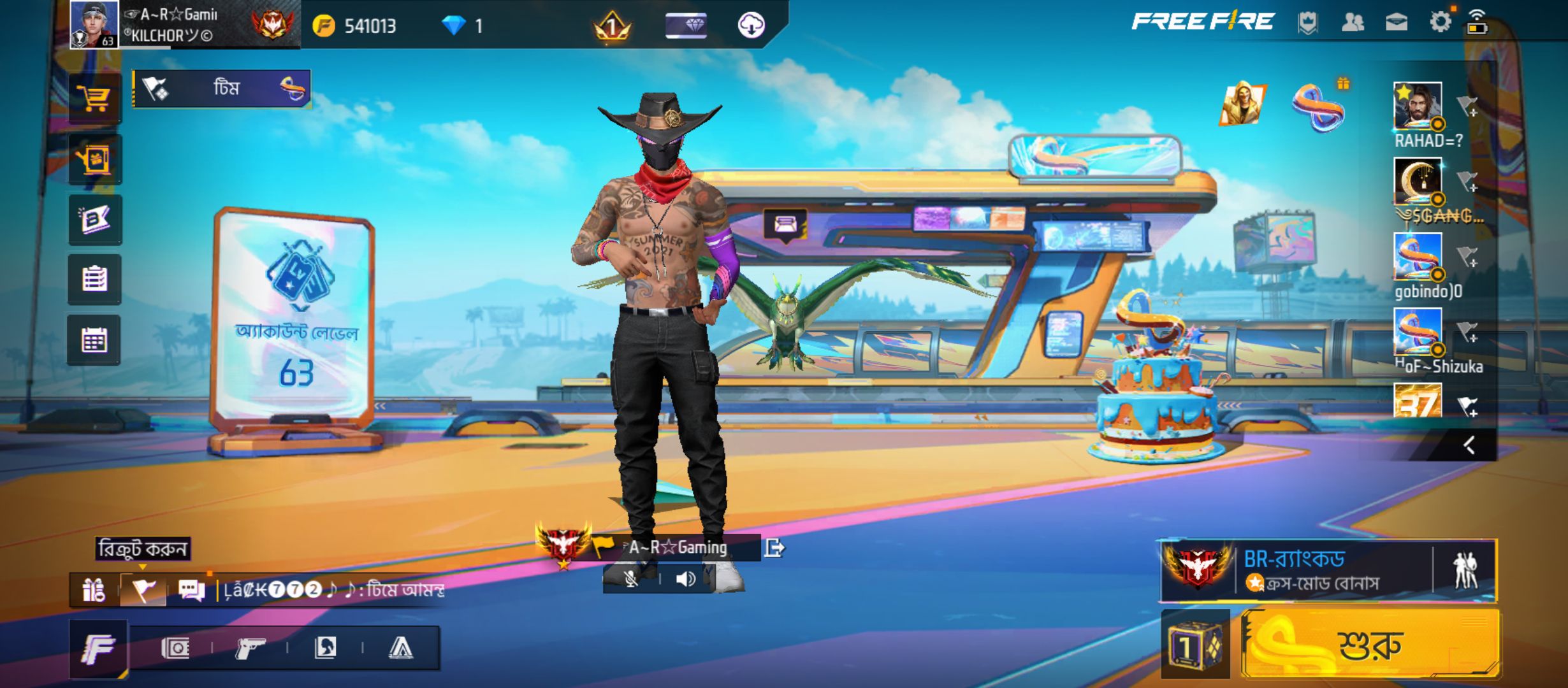Open the mail inbox icon
1568x688 pixels.
[x=1396, y=23]
